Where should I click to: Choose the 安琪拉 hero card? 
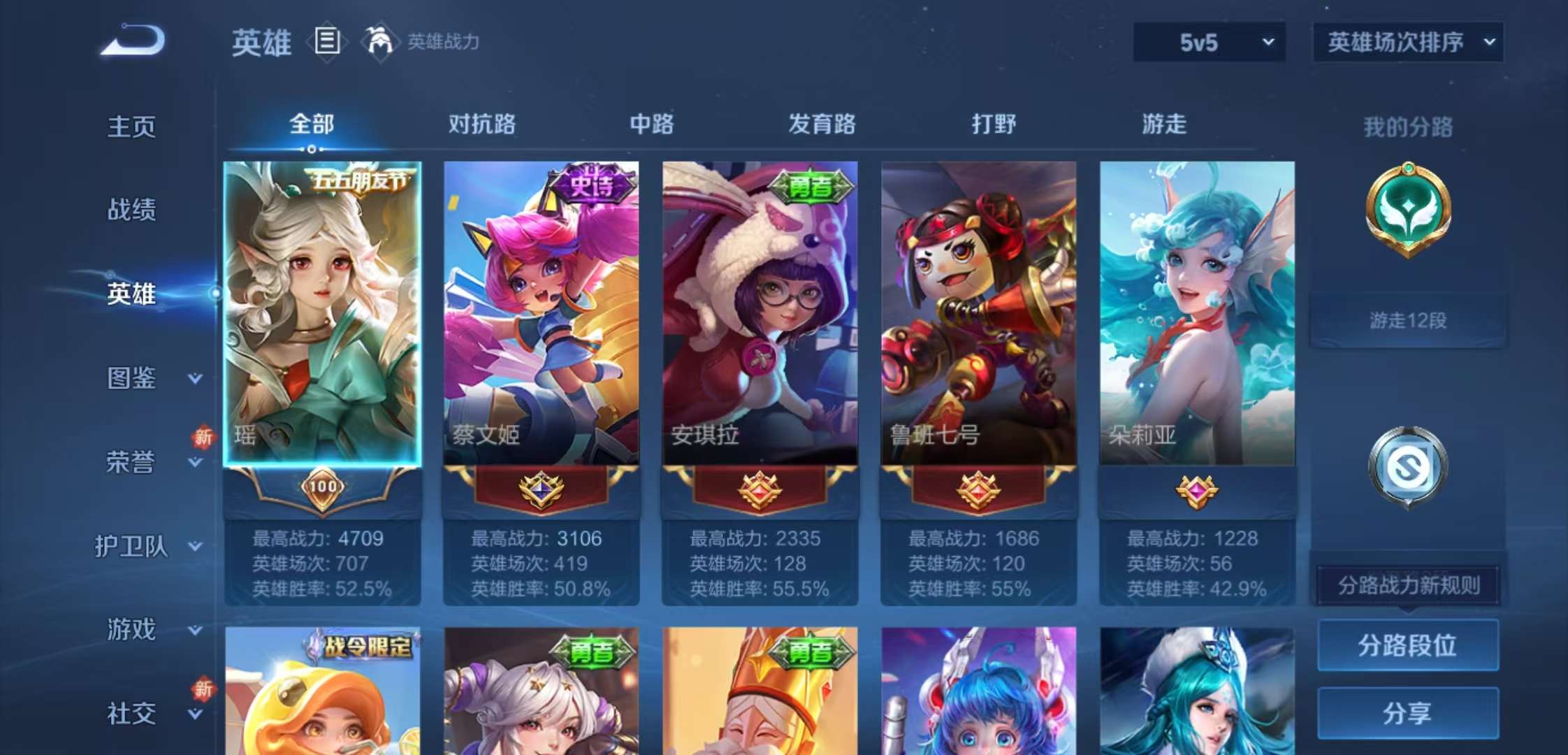click(x=760, y=313)
